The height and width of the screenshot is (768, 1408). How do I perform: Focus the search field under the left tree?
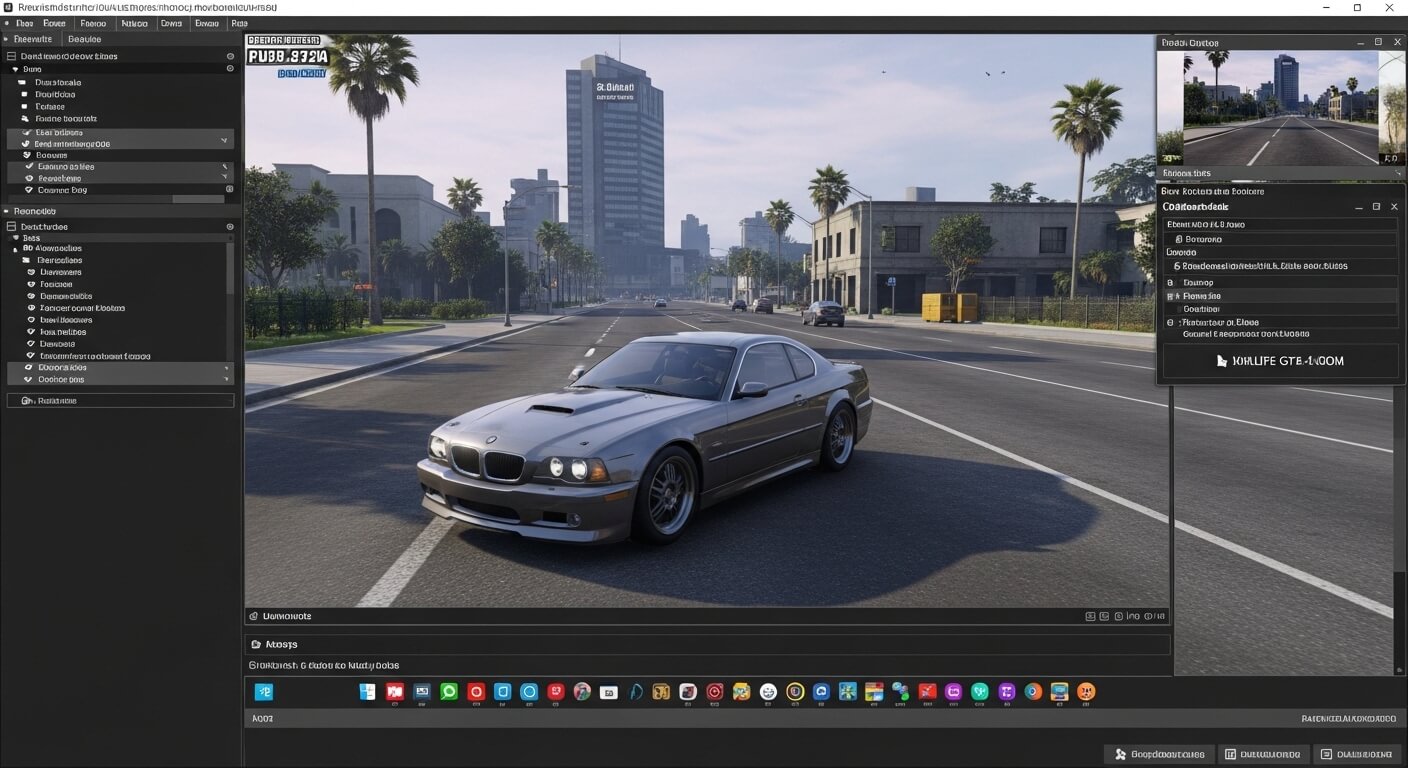tap(121, 400)
